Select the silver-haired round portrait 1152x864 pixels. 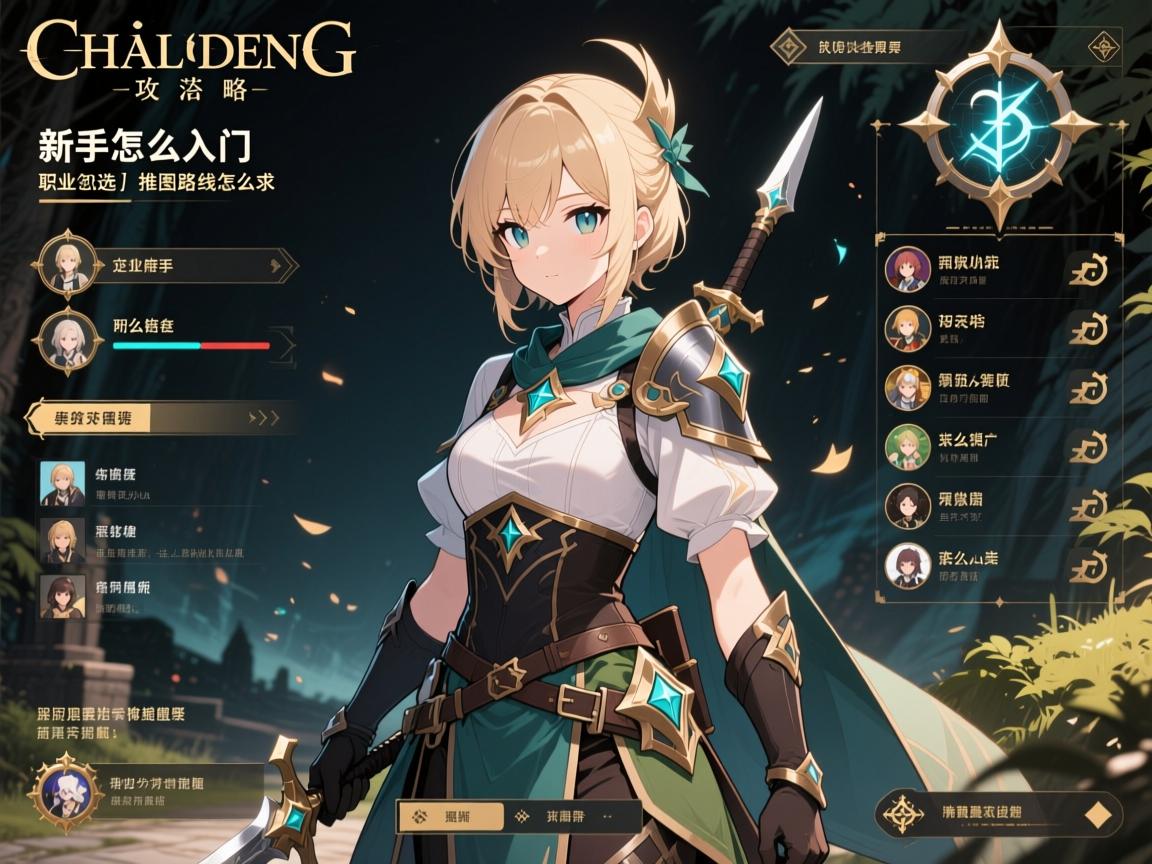[x=68, y=341]
